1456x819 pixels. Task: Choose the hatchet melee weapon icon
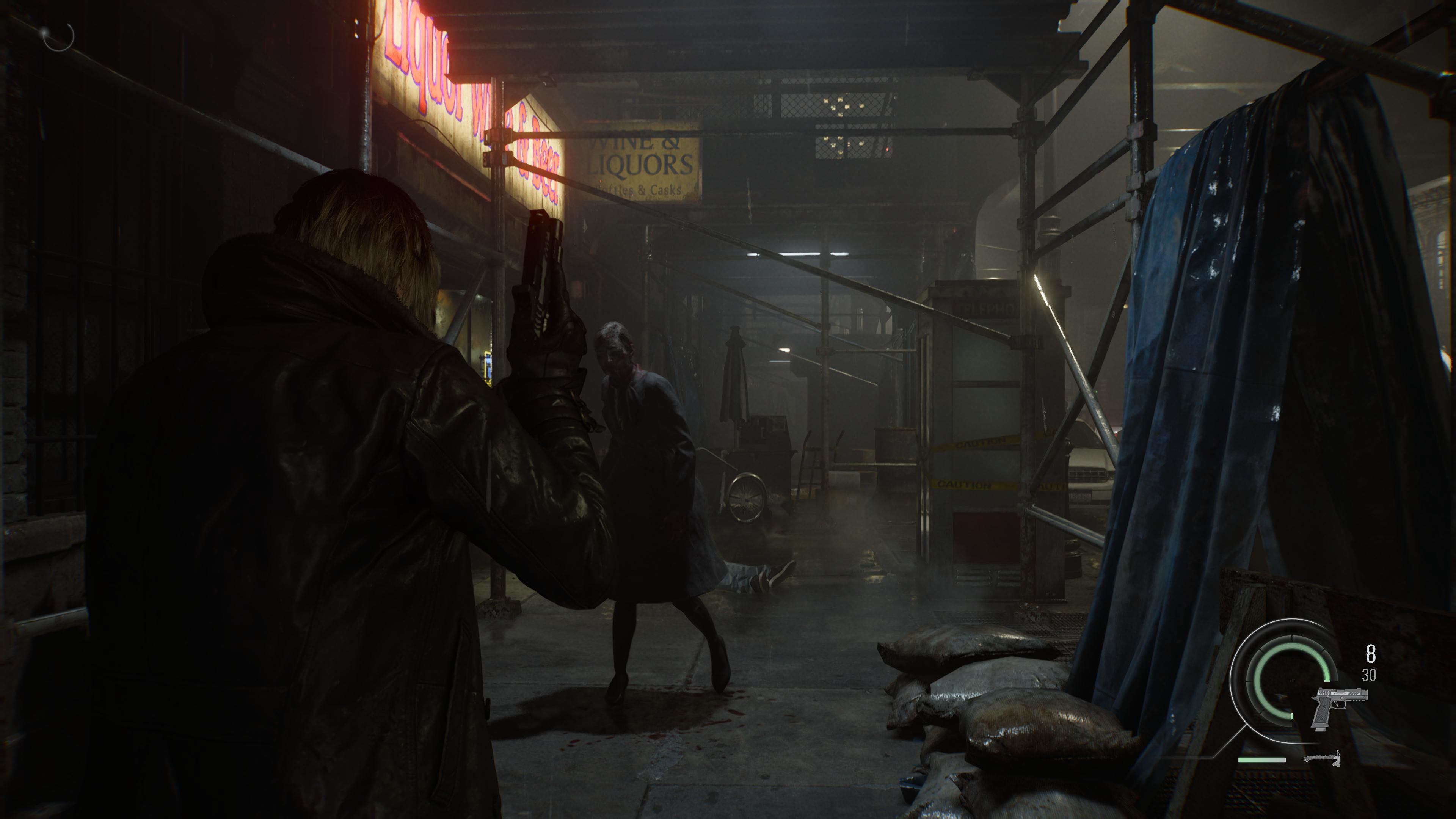[x=1322, y=758]
